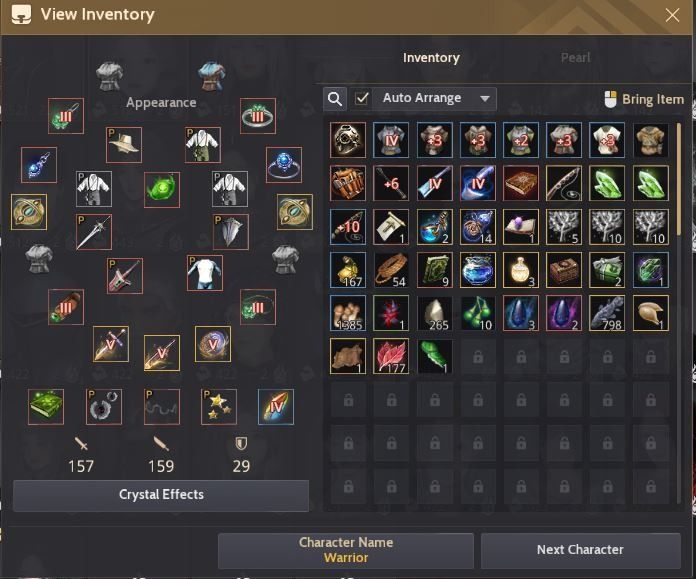Open the Inventory tab
The width and height of the screenshot is (696, 579).
tap(431, 58)
